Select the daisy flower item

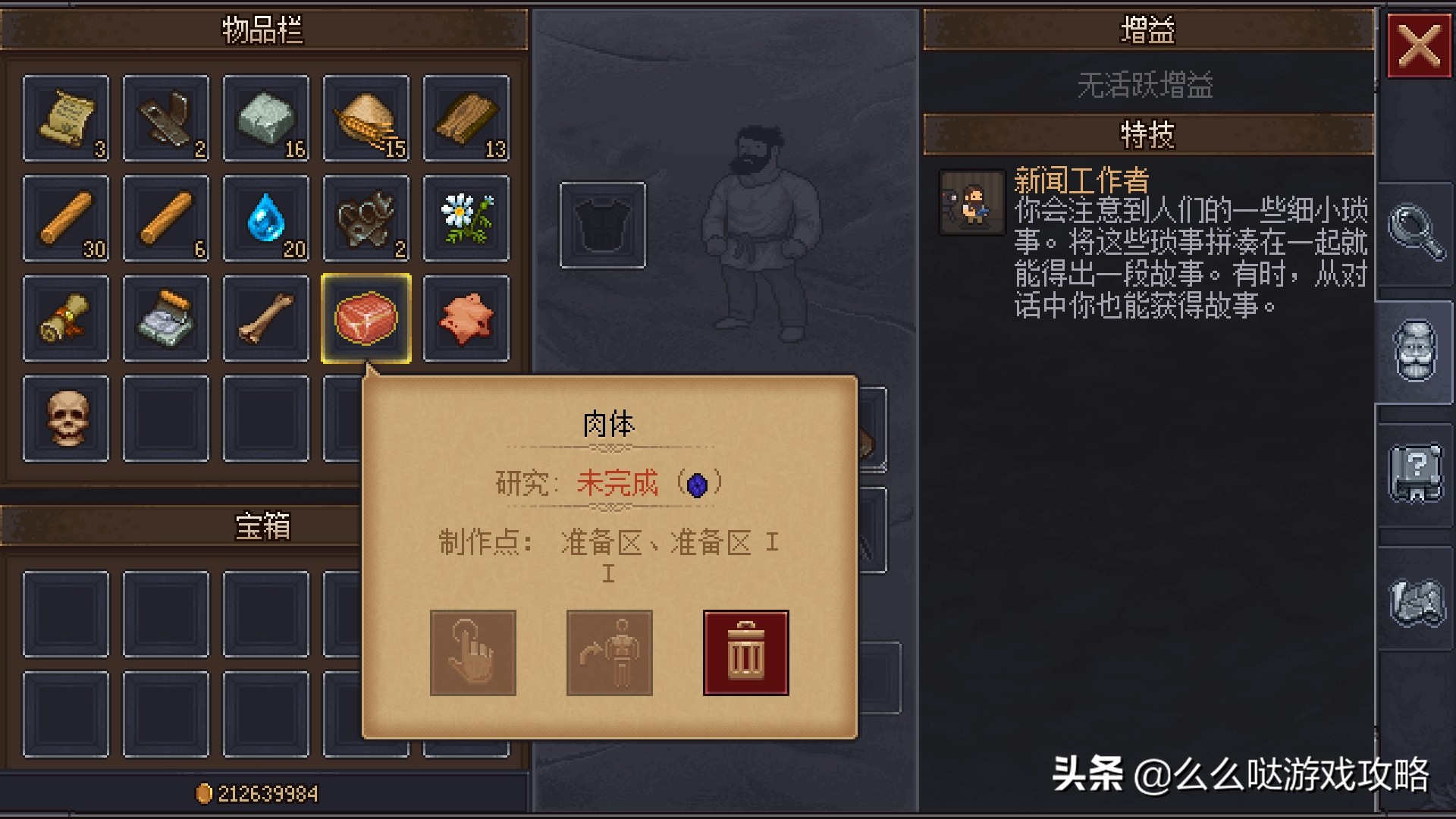click(x=467, y=219)
